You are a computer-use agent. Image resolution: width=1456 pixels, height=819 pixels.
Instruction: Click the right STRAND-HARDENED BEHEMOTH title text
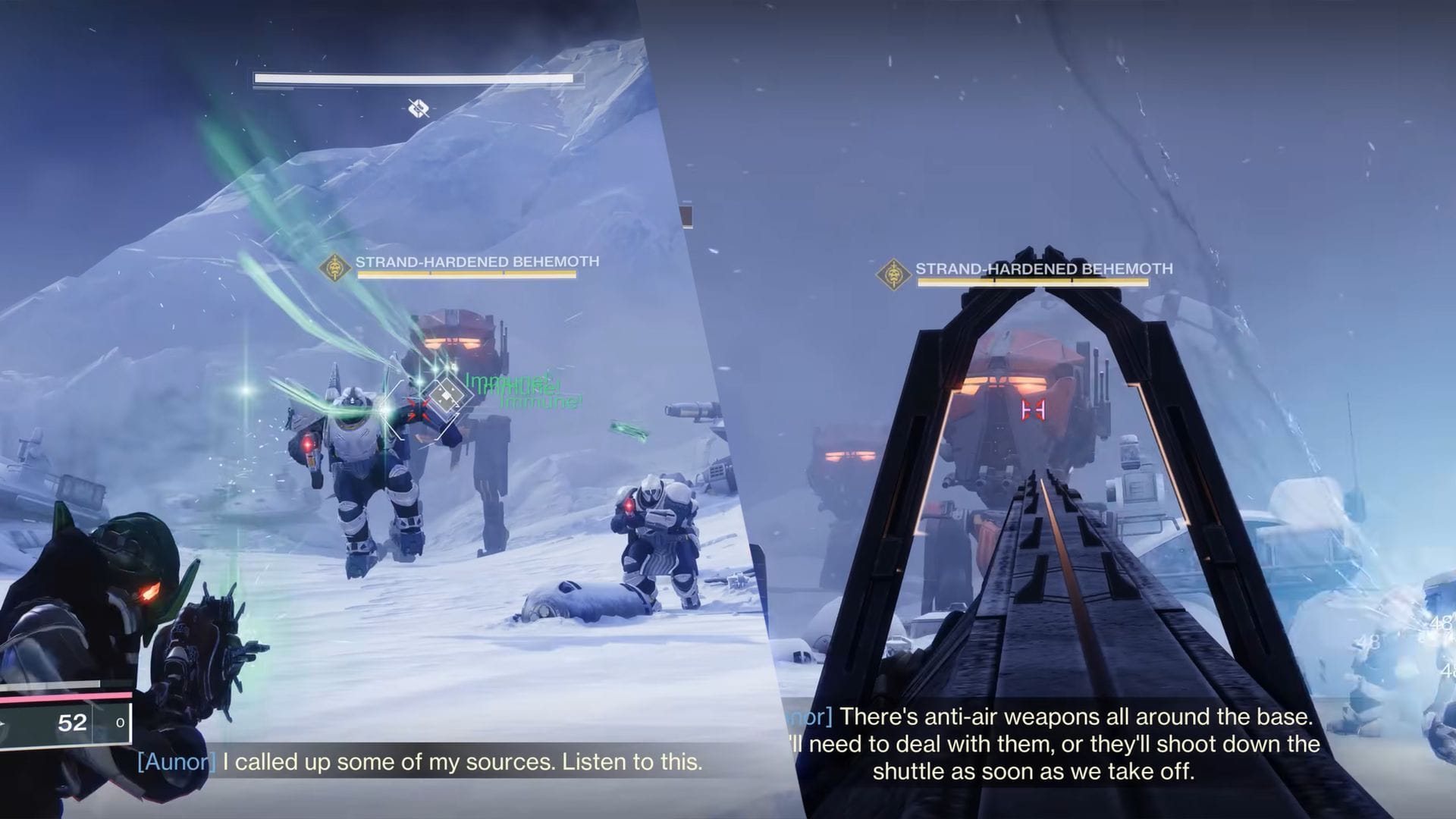pos(1043,267)
